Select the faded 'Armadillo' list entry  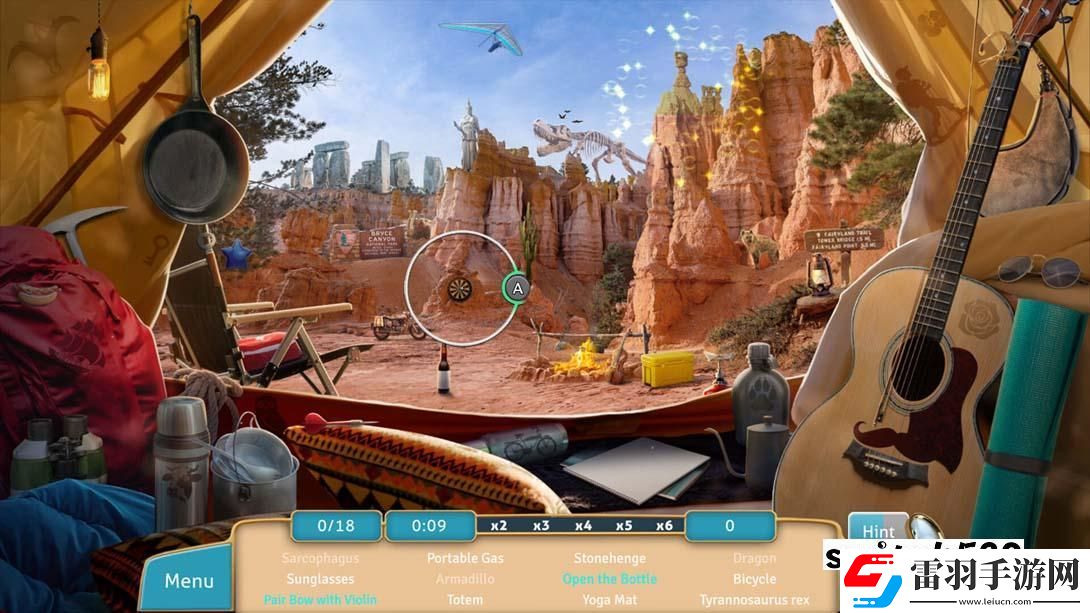pyautogui.click(x=465, y=579)
